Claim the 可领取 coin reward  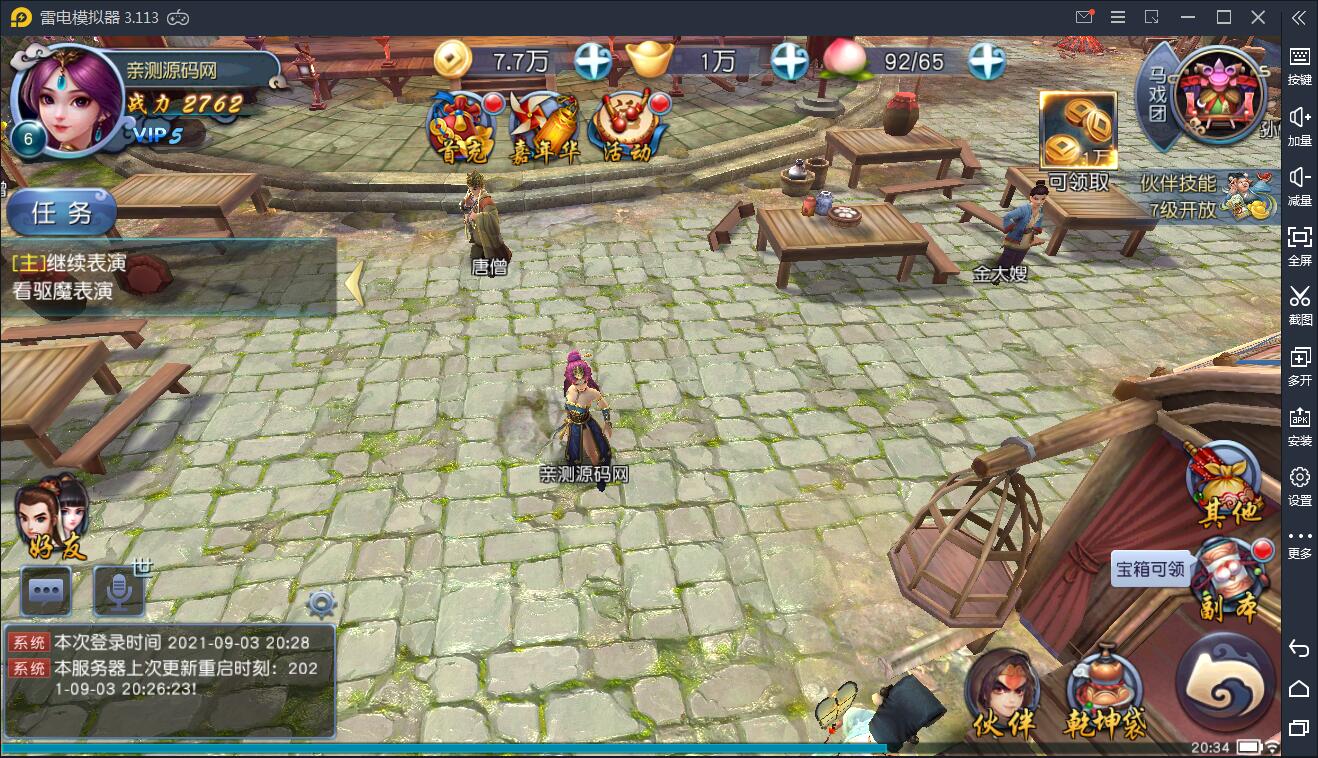tap(1077, 140)
